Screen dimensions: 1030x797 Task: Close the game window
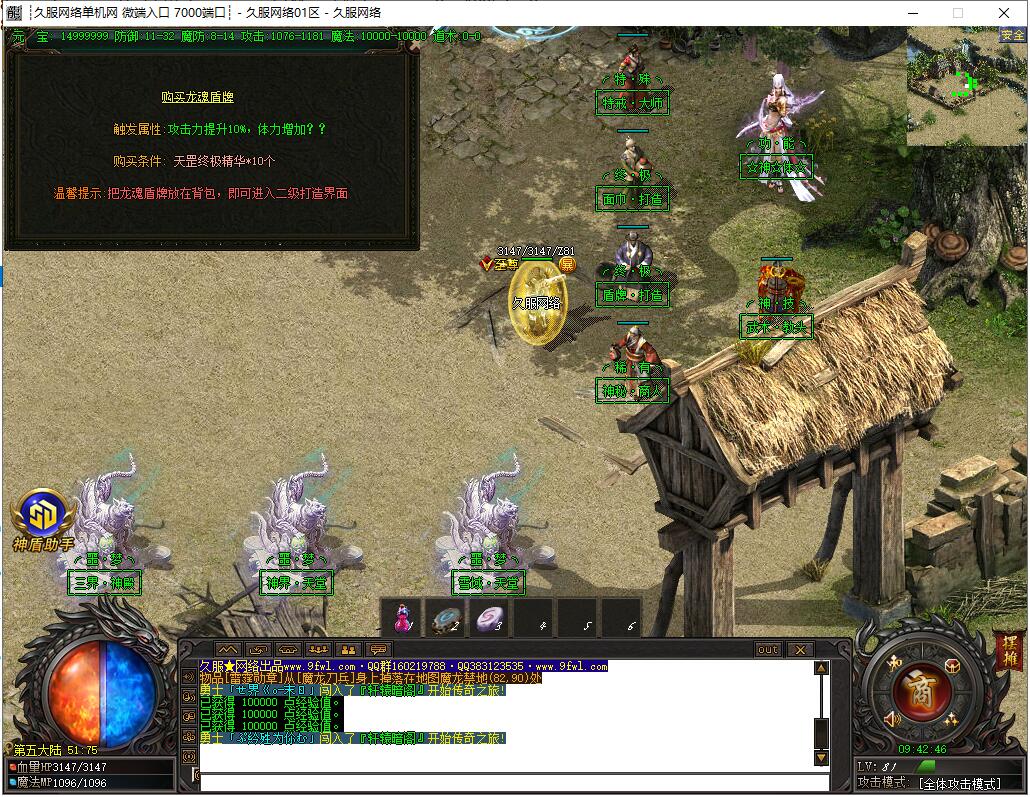(1005, 13)
